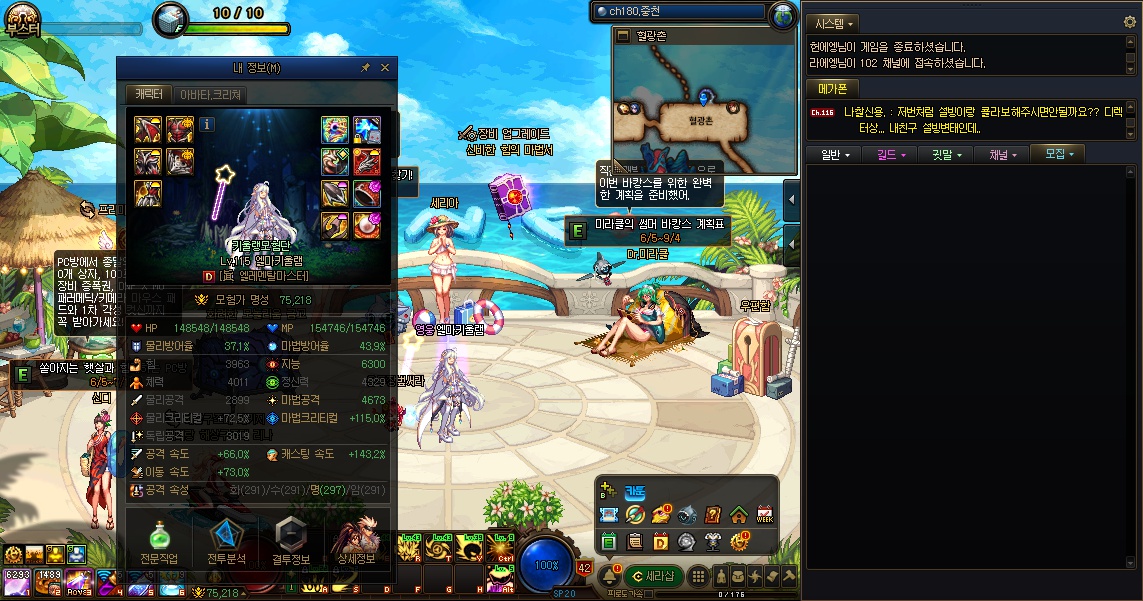
Task: Open 전투분석 combat analysis
Action: 226,541
